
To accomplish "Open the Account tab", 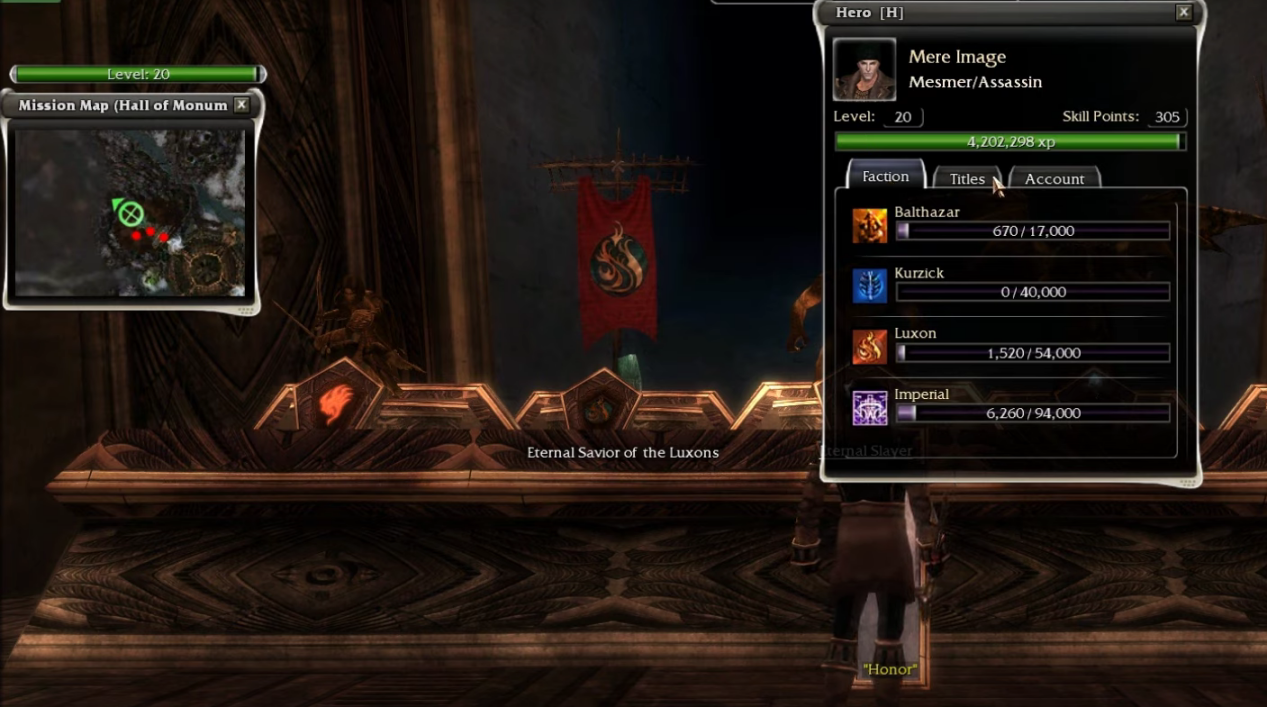I will [1054, 179].
